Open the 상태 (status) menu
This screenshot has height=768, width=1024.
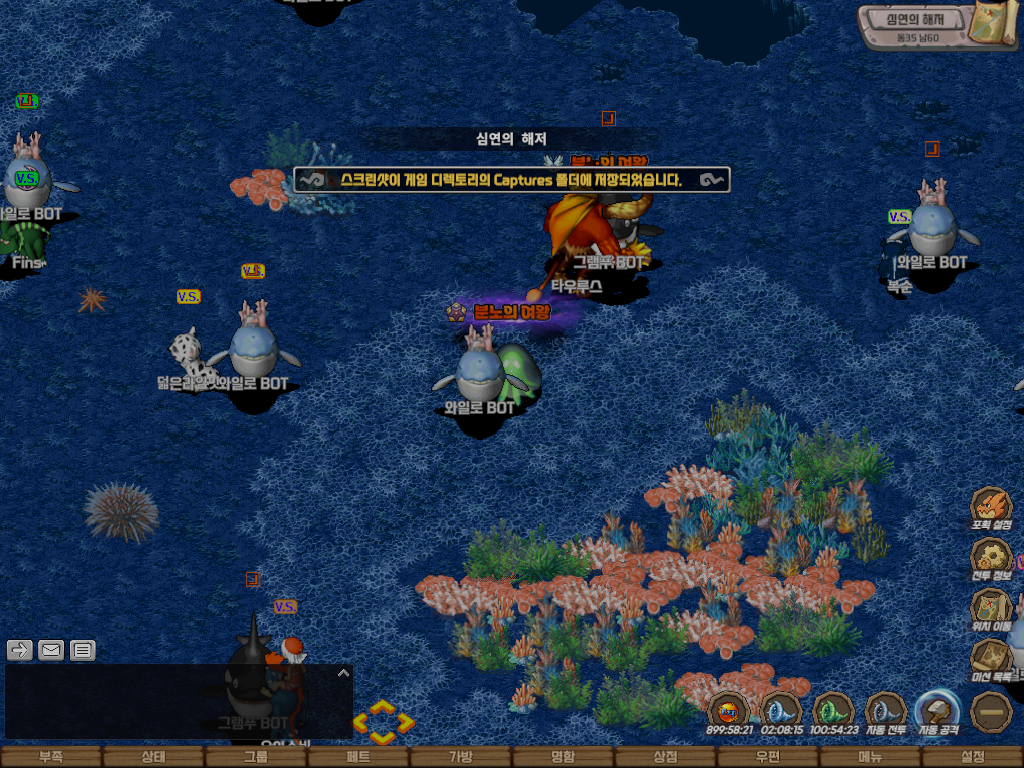click(153, 757)
